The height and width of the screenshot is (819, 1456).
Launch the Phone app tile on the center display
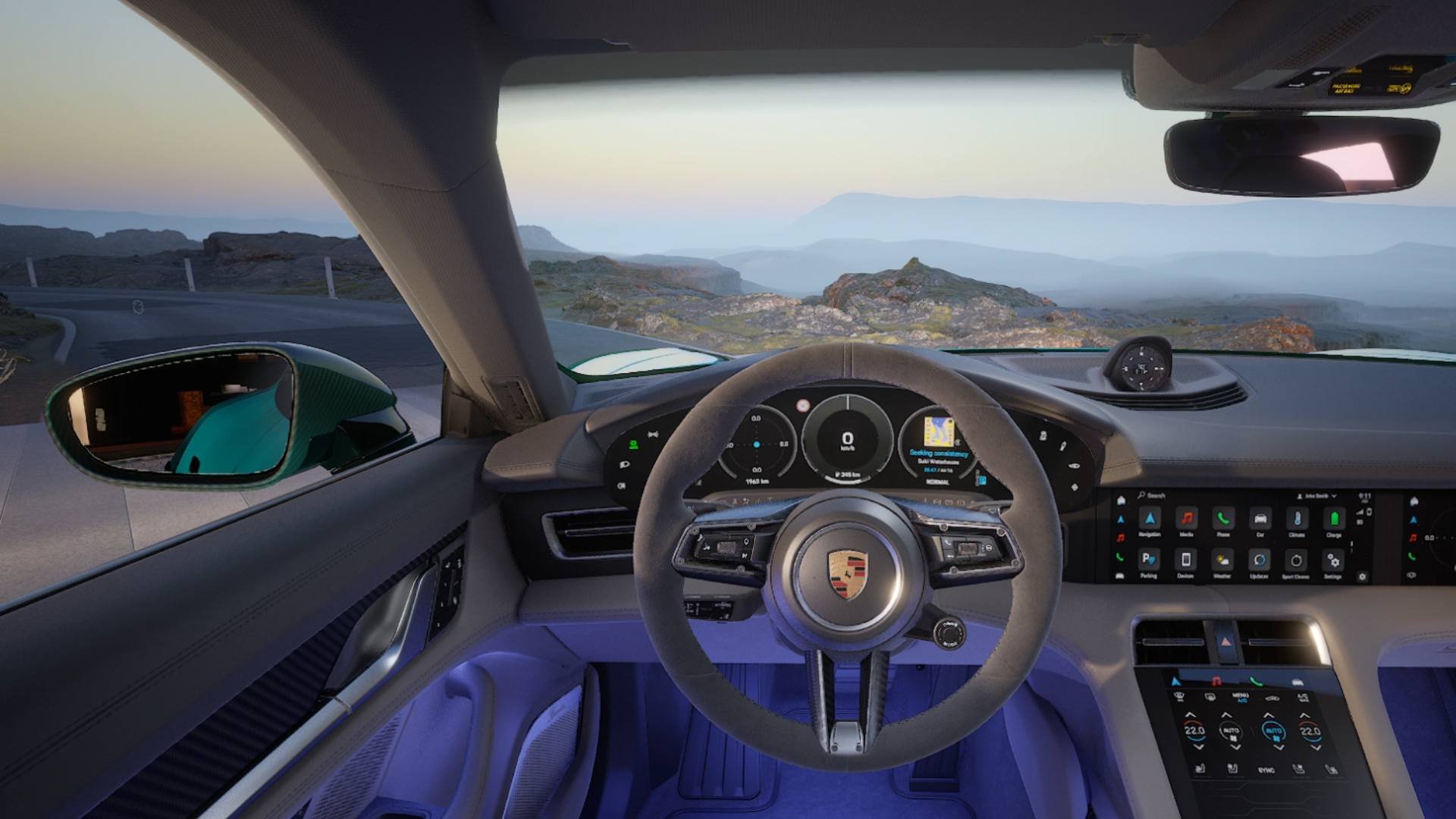click(x=1223, y=519)
